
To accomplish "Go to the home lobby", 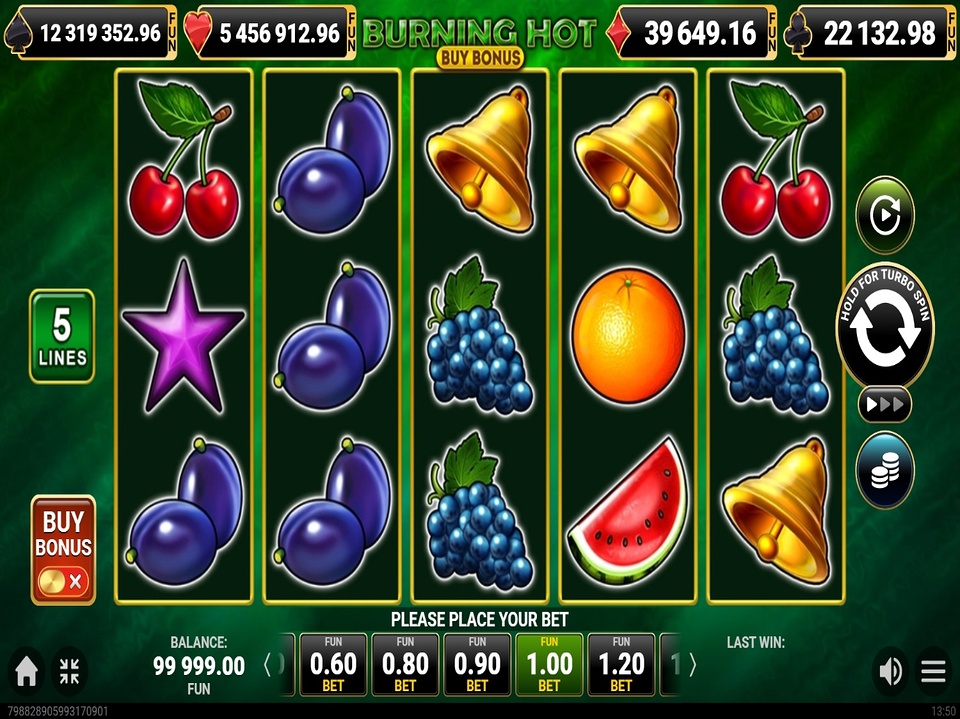I will coord(27,672).
